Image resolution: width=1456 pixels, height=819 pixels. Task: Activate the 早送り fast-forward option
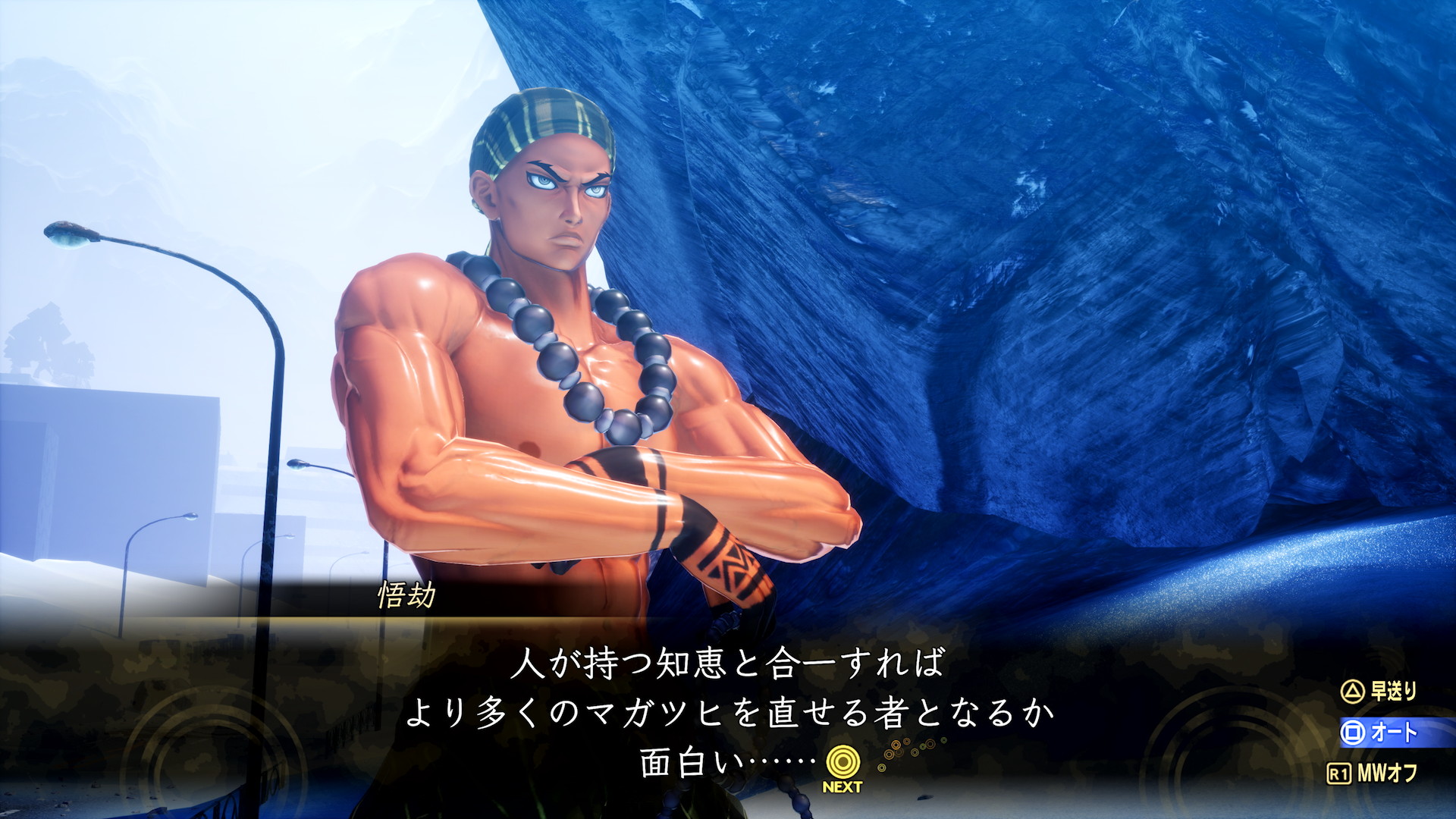tap(1379, 691)
